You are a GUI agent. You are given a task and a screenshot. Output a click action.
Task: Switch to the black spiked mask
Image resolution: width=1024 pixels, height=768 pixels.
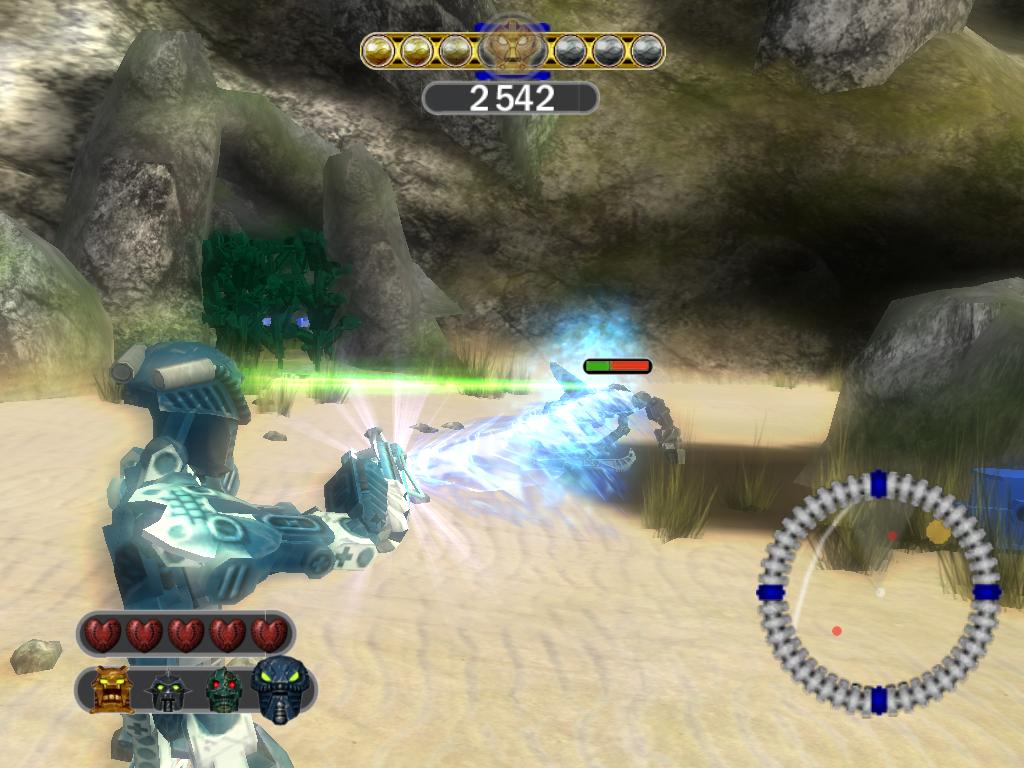click(x=167, y=691)
